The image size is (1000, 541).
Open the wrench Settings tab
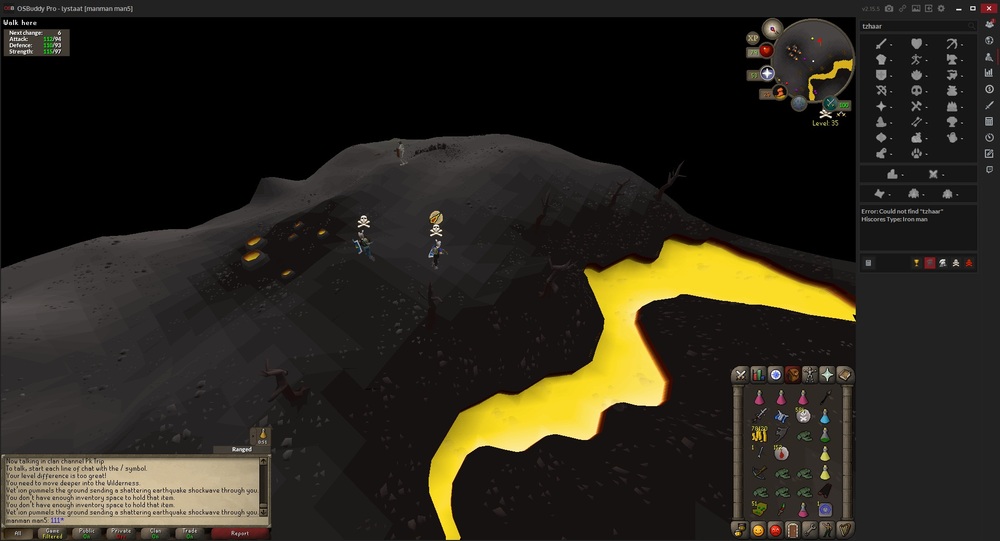(810, 529)
